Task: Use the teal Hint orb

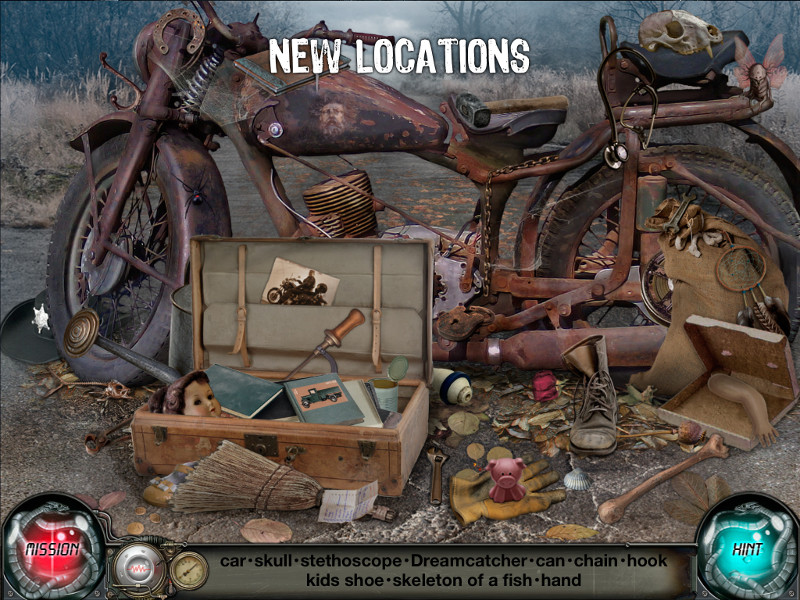Action: [x=746, y=550]
